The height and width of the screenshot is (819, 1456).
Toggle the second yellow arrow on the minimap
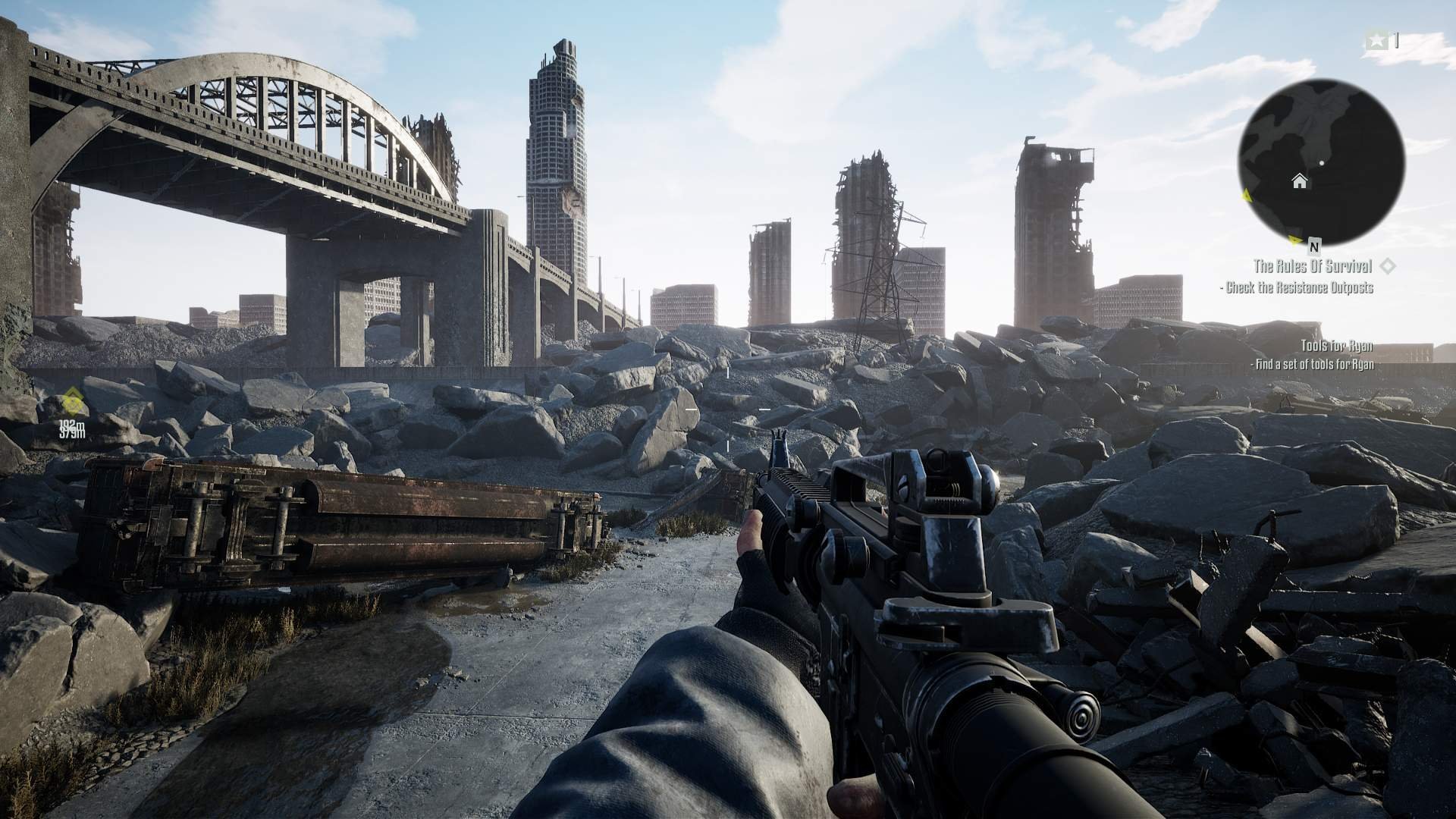[1294, 240]
